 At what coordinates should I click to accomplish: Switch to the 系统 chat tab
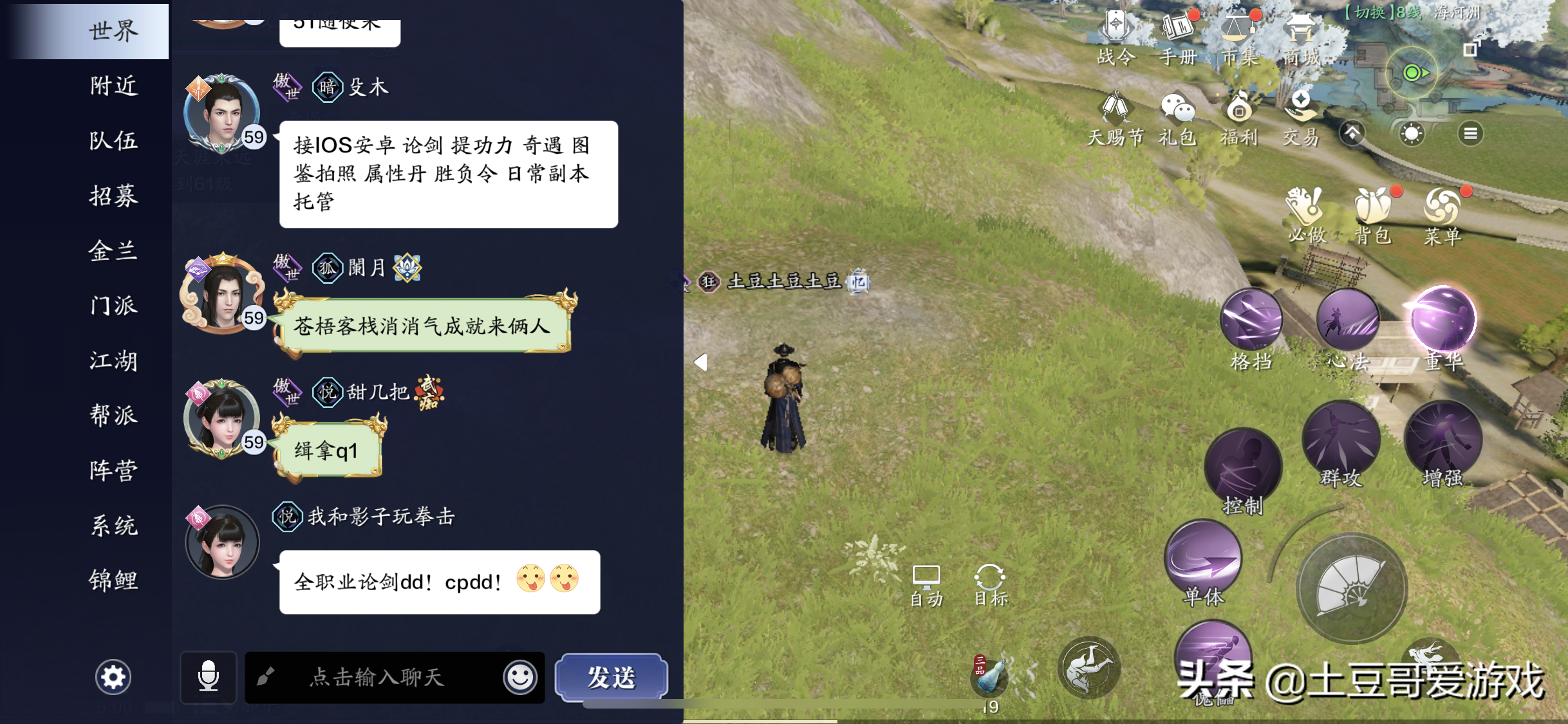point(115,526)
